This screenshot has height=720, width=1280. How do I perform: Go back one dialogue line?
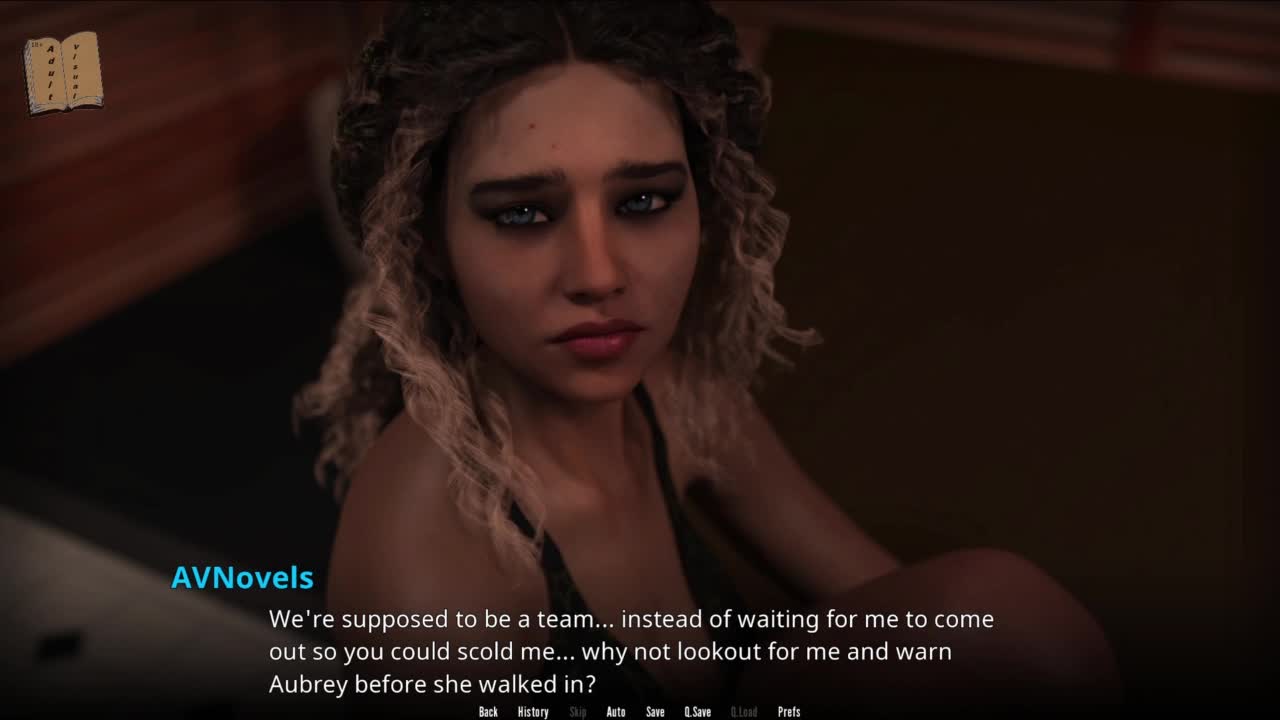(x=488, y=712)
